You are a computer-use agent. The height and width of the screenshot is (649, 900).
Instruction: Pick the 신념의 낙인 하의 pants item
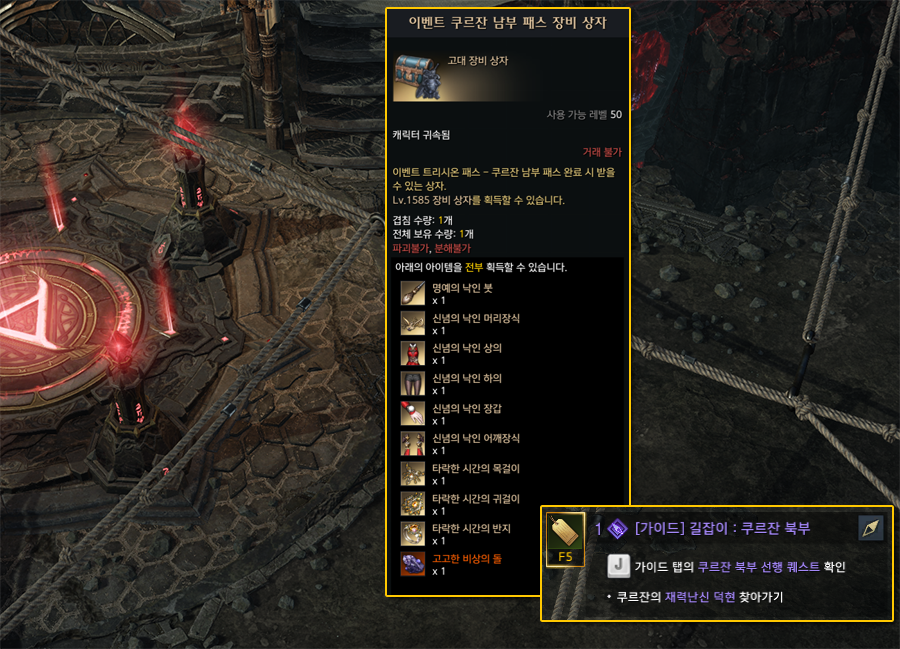(413, 384)
